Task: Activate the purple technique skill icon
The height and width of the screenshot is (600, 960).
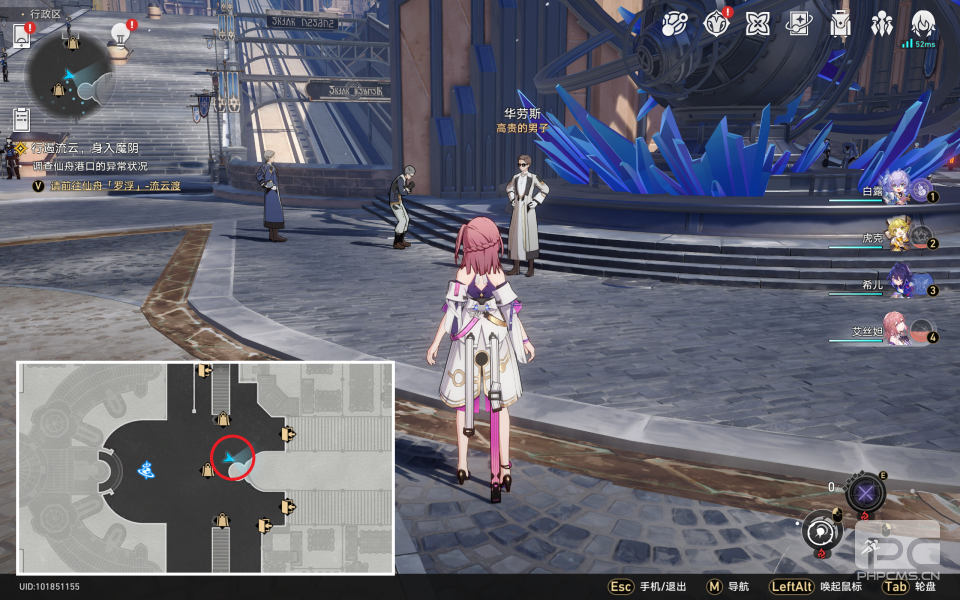Action: 865,492
